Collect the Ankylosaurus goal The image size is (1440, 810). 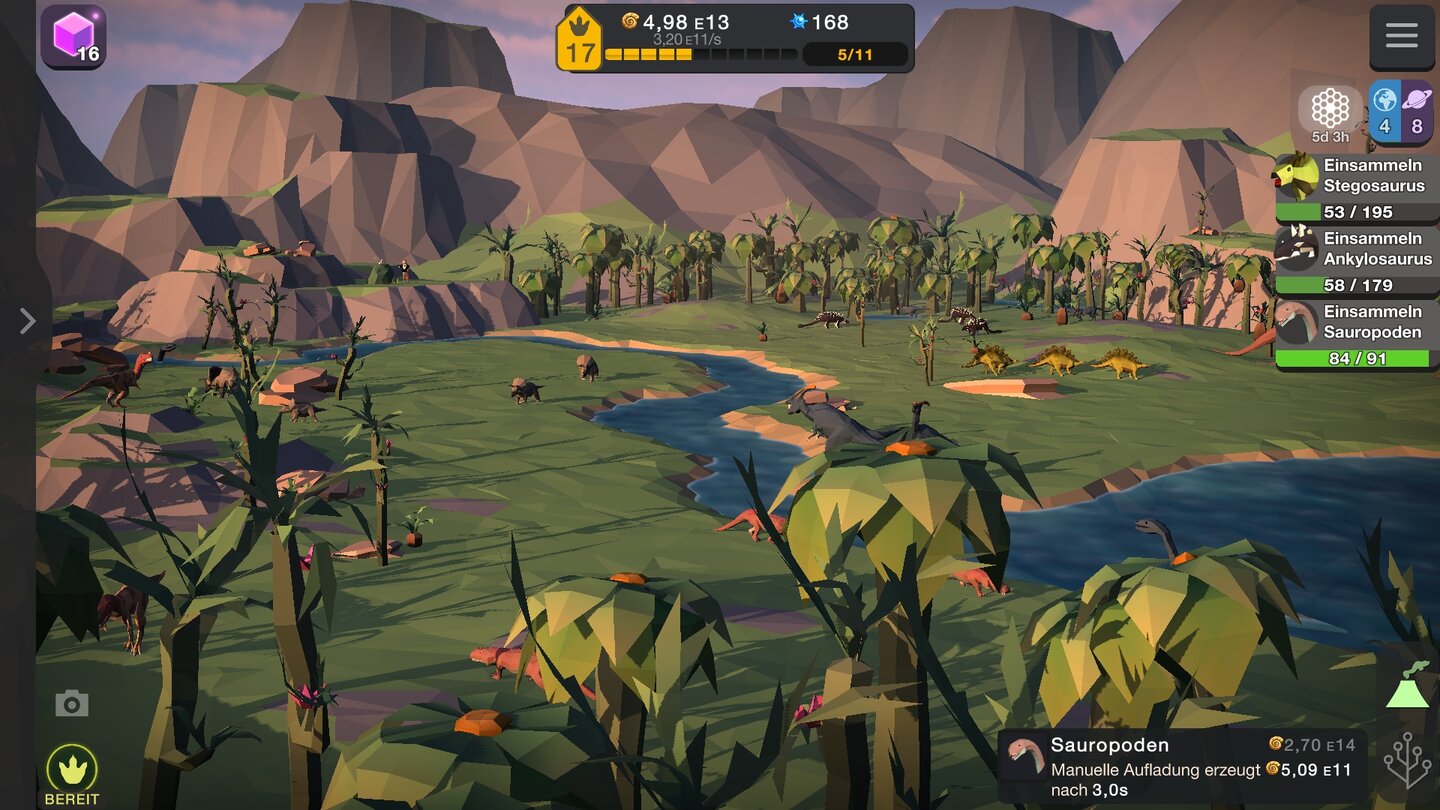coord(1356,260)
